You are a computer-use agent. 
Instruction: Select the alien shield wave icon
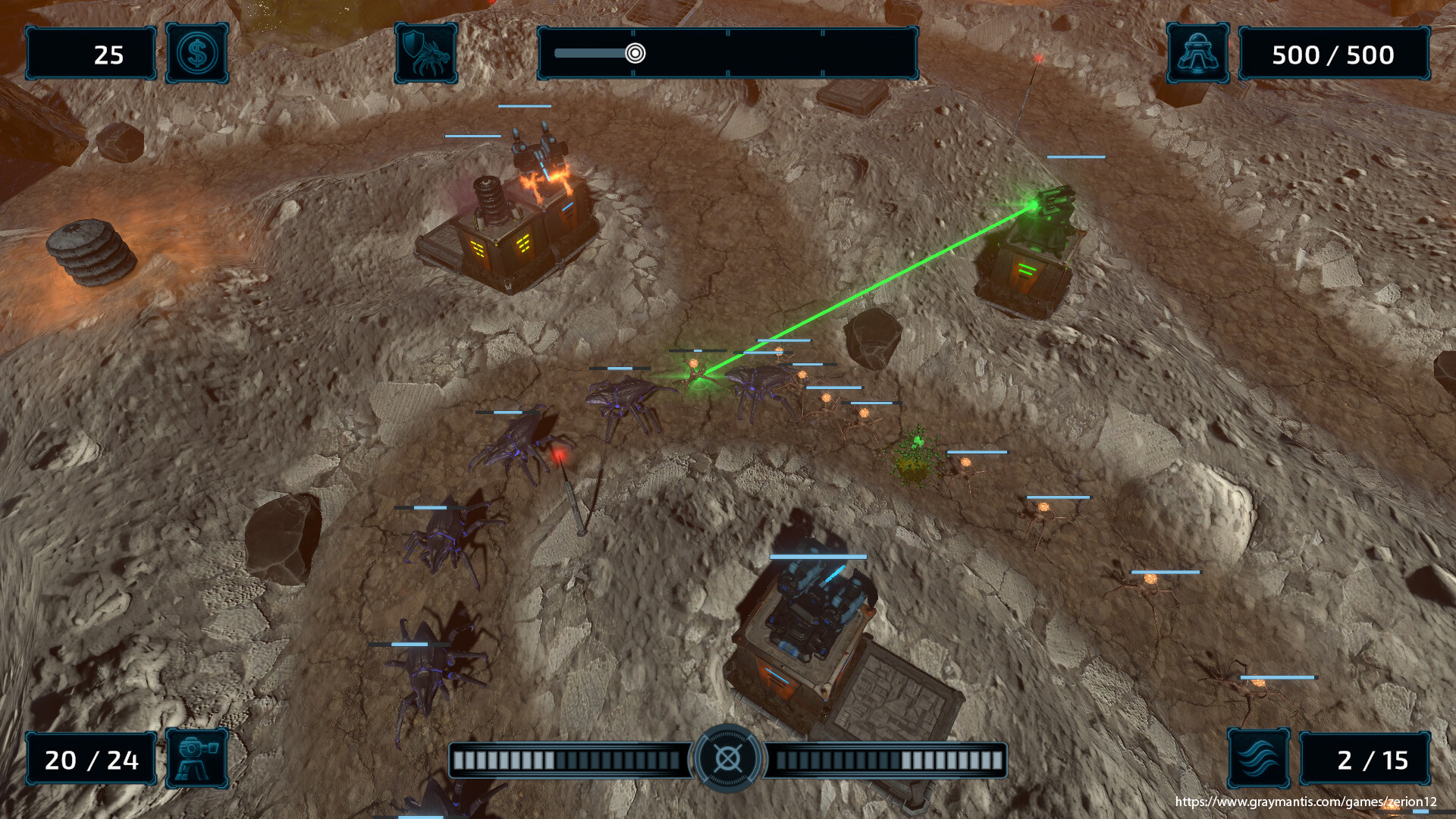(426, 53)
